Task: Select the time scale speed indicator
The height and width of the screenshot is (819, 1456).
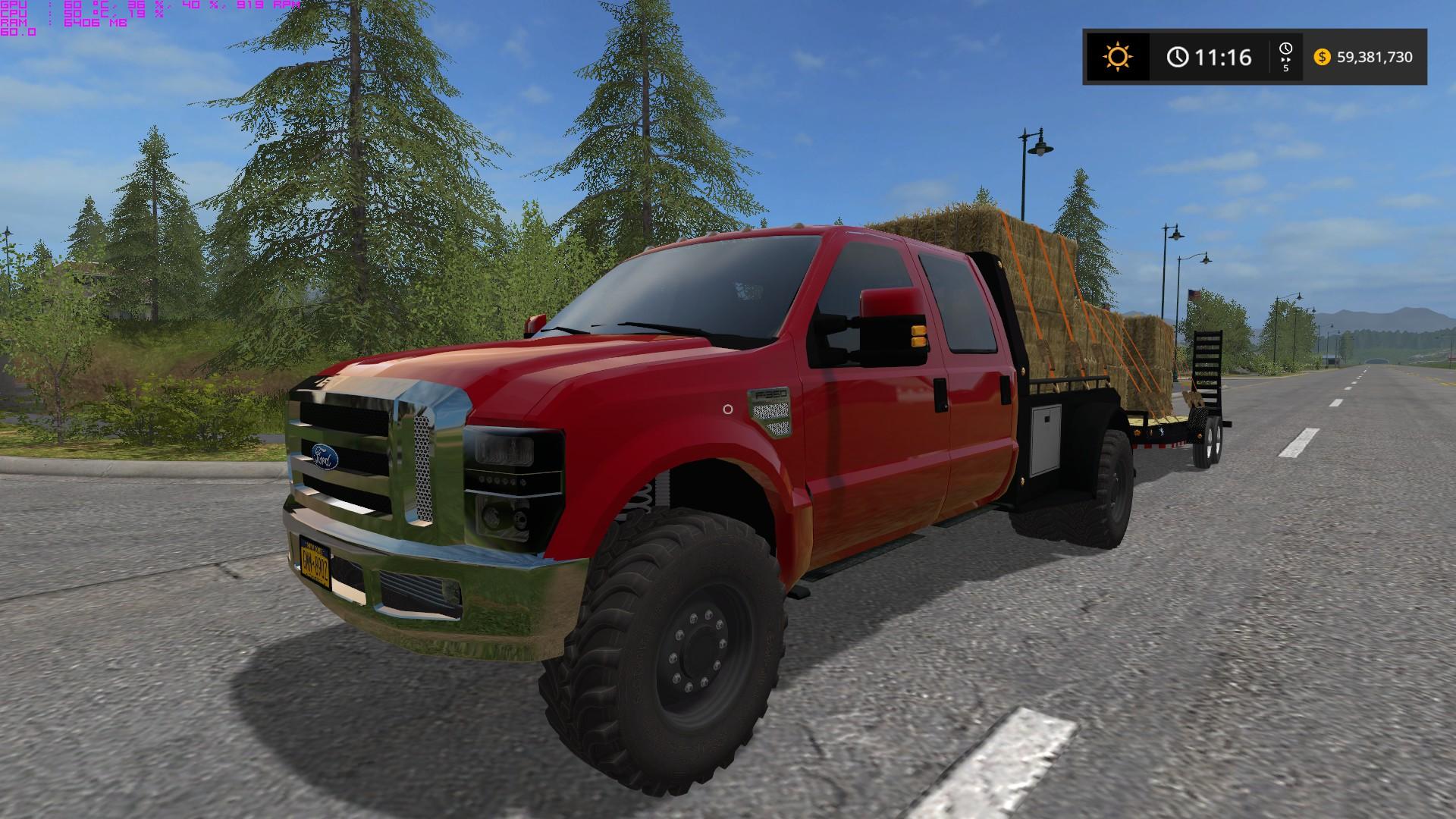Action: pyautogui.click(x=1286, y=57)
